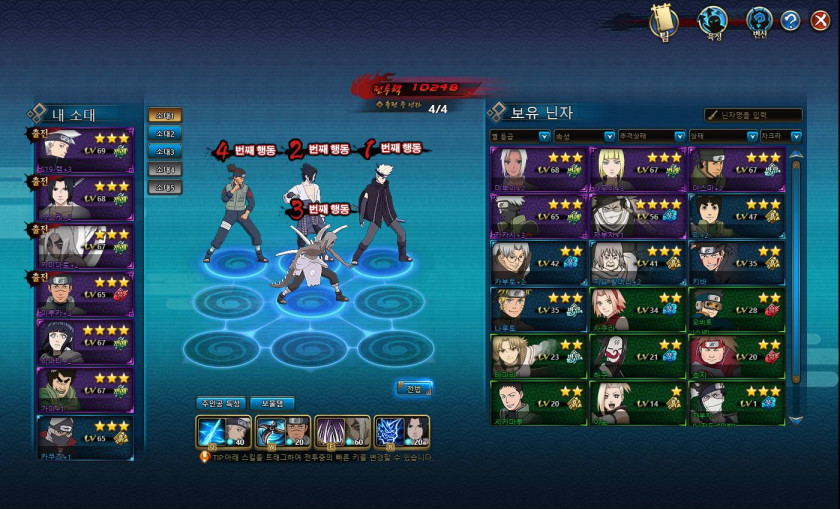
Task: Select squad tab 소대5
Action: click(x=164, y=188)
